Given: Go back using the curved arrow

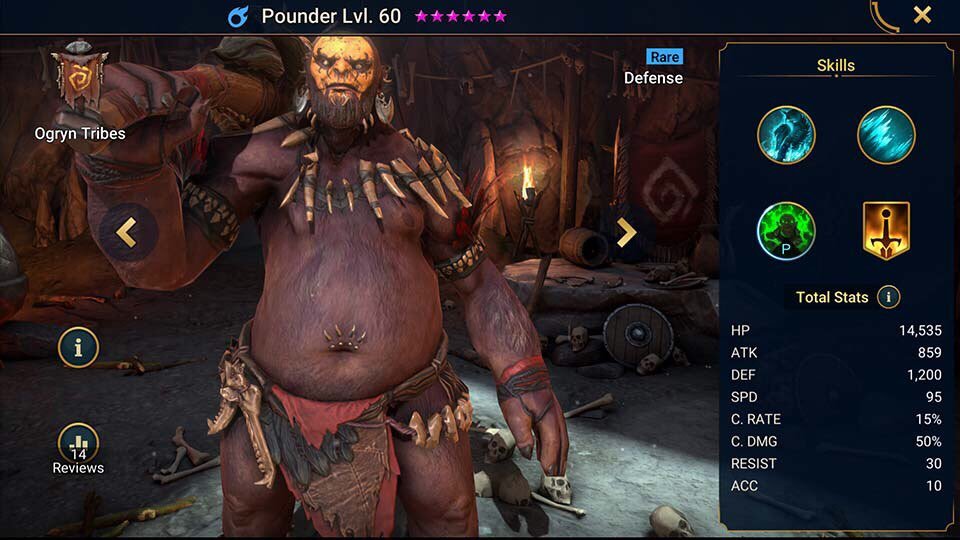Looking at the screenshot, I should tap(884, 15).
